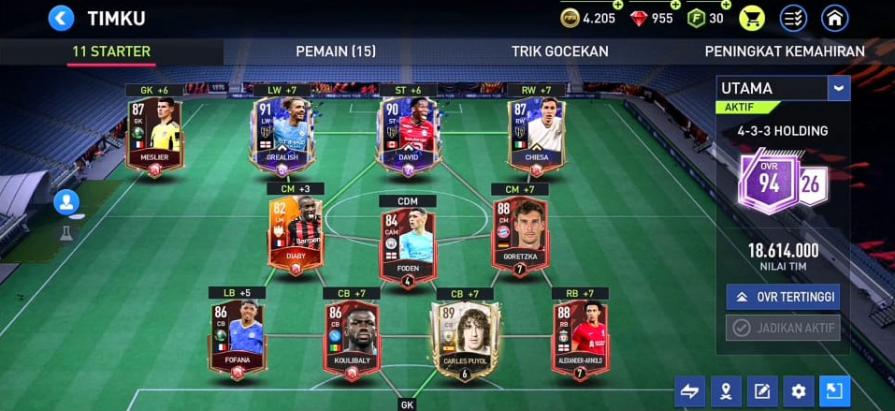Tap Diaby's midfielder card
Viewport: 895px width, 411px height.
[x=295, y=235]
